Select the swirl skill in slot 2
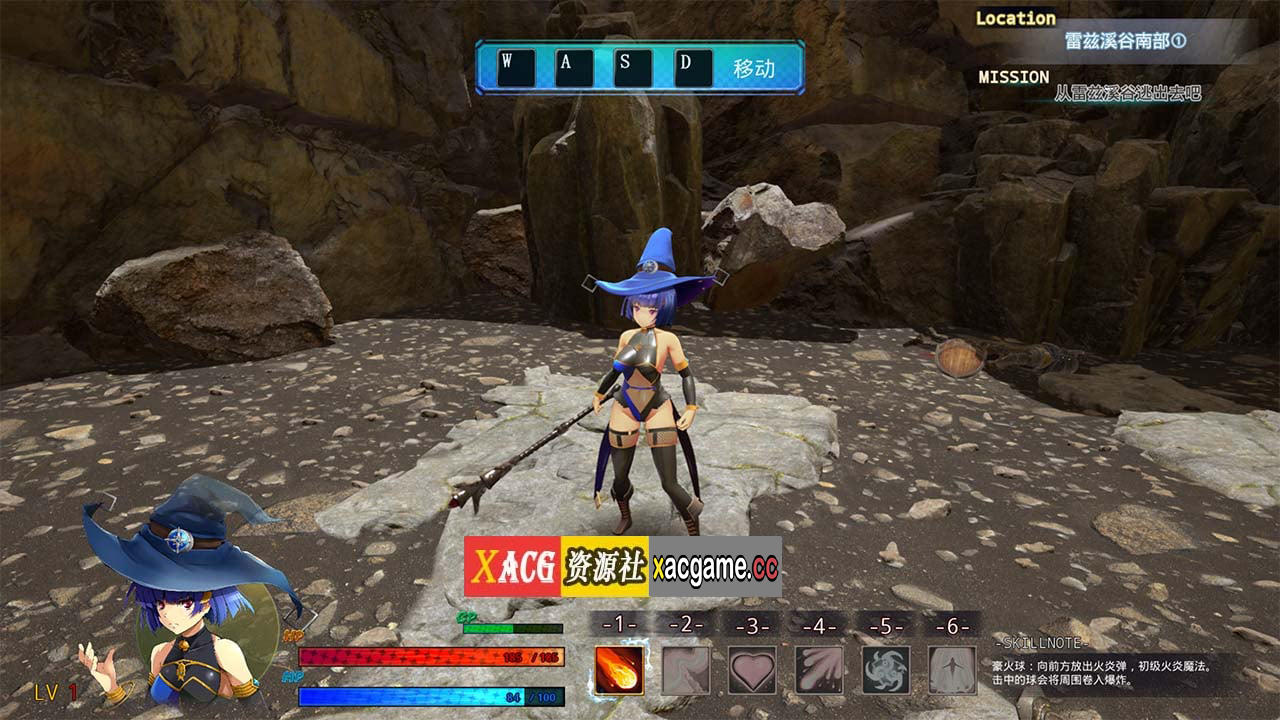The image size is (1280, 720). click(686, 669)
